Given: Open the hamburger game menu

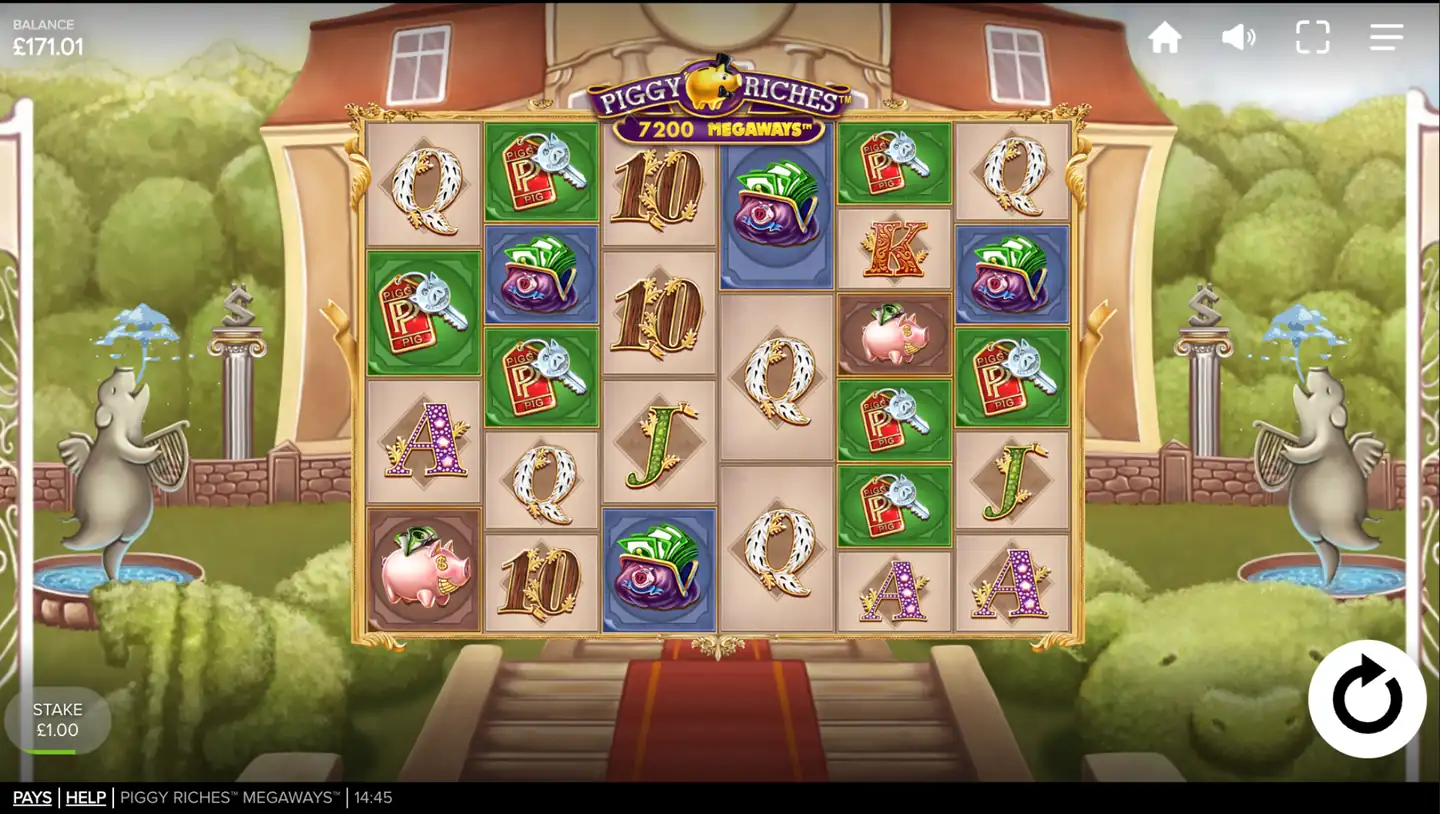Looking at the screenshot, I should (1386, 37).
